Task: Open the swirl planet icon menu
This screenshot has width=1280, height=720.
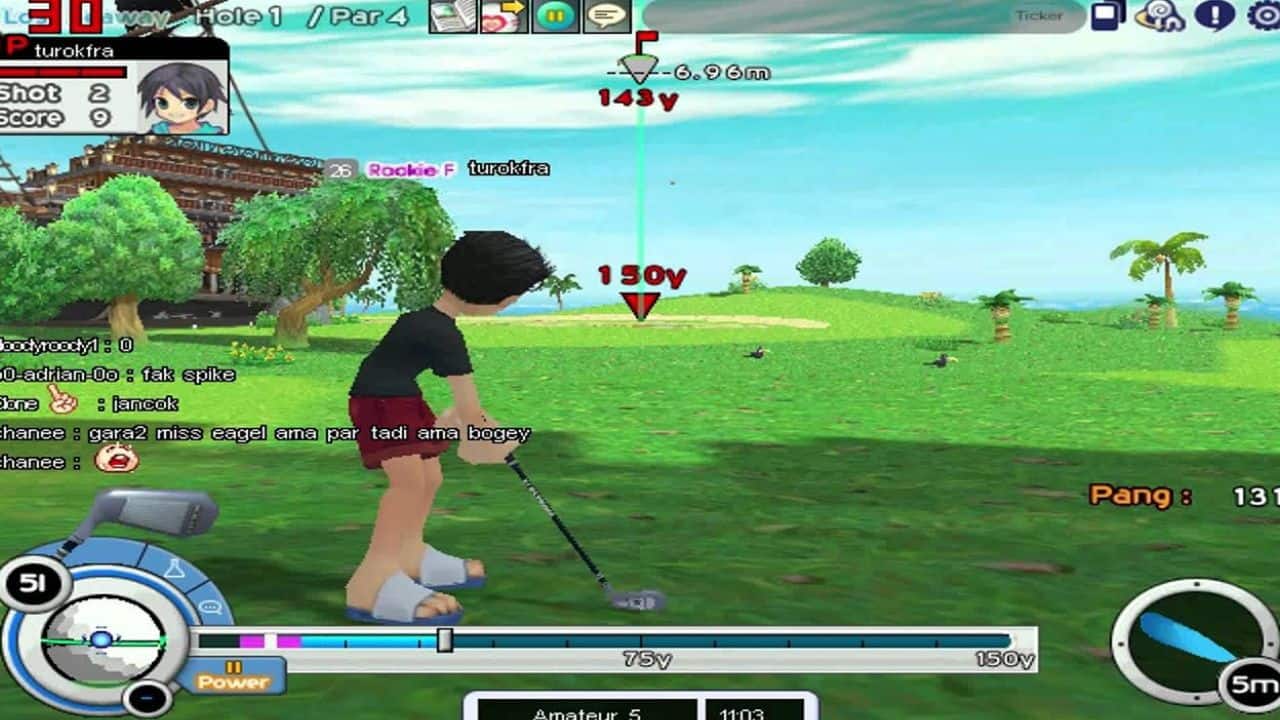Action: (1162, 16)
